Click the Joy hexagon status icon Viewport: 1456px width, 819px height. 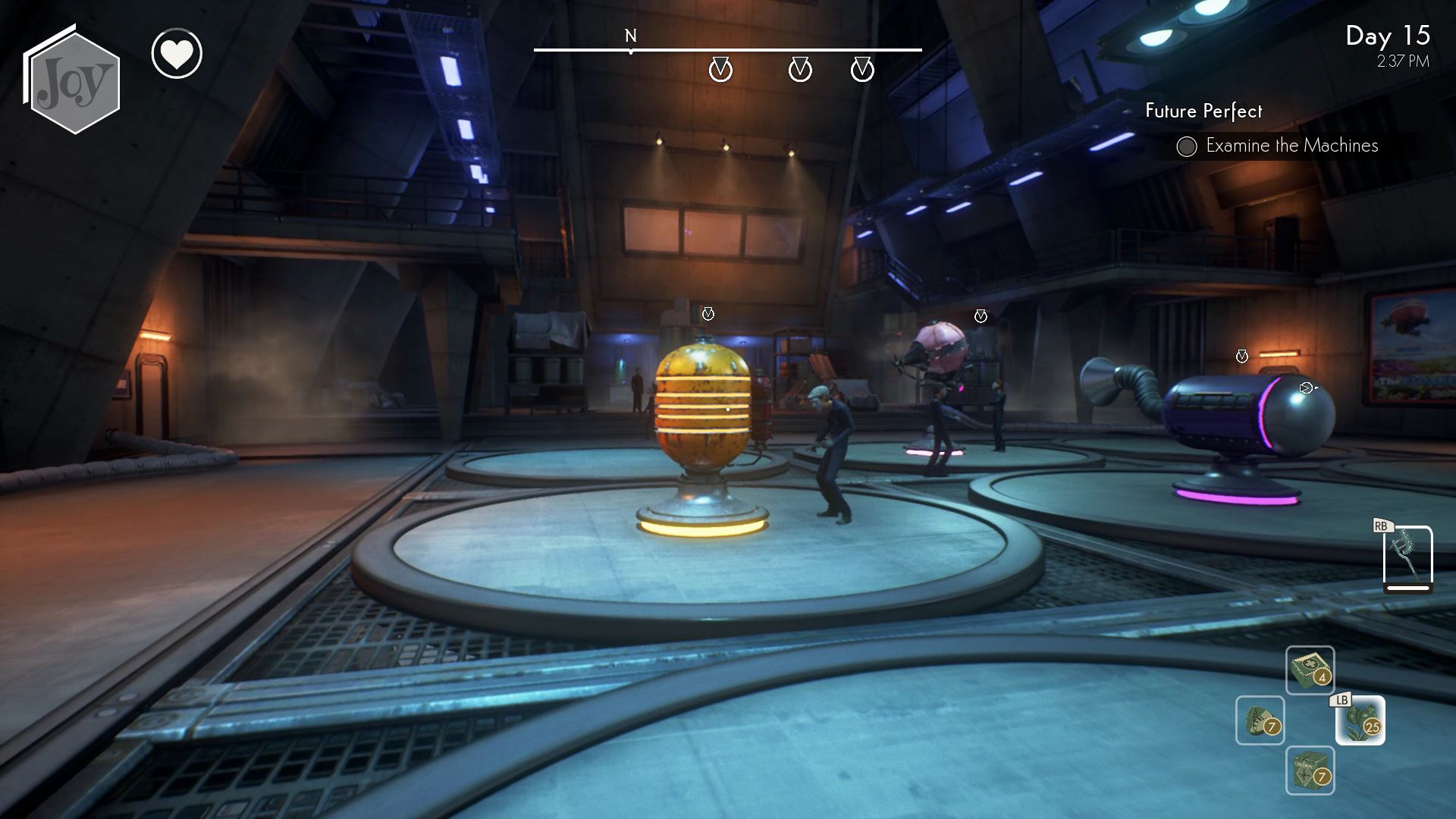pyautogui.click(x=74, y=82)
